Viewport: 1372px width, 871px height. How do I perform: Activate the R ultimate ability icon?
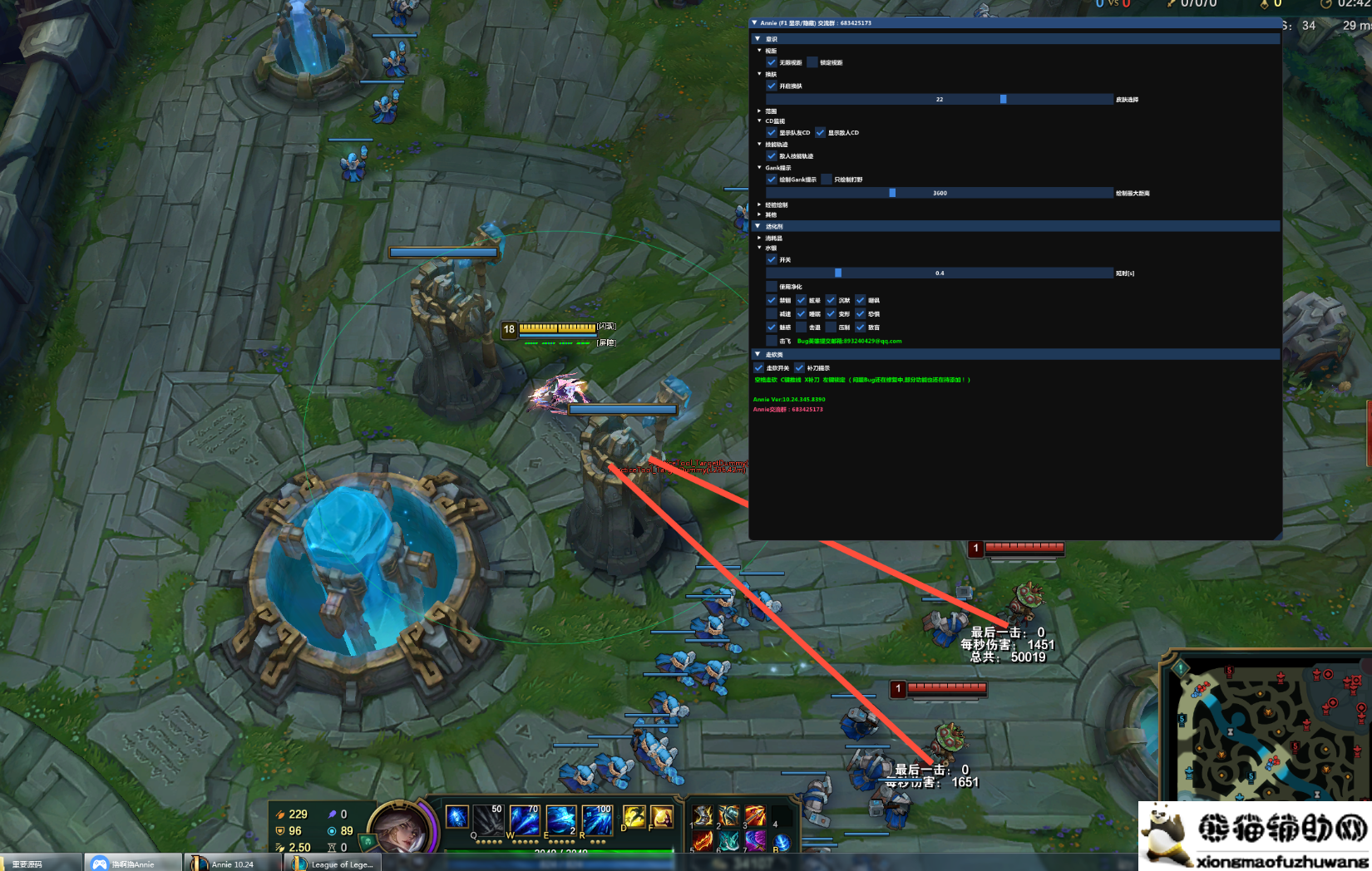point(597,819)
